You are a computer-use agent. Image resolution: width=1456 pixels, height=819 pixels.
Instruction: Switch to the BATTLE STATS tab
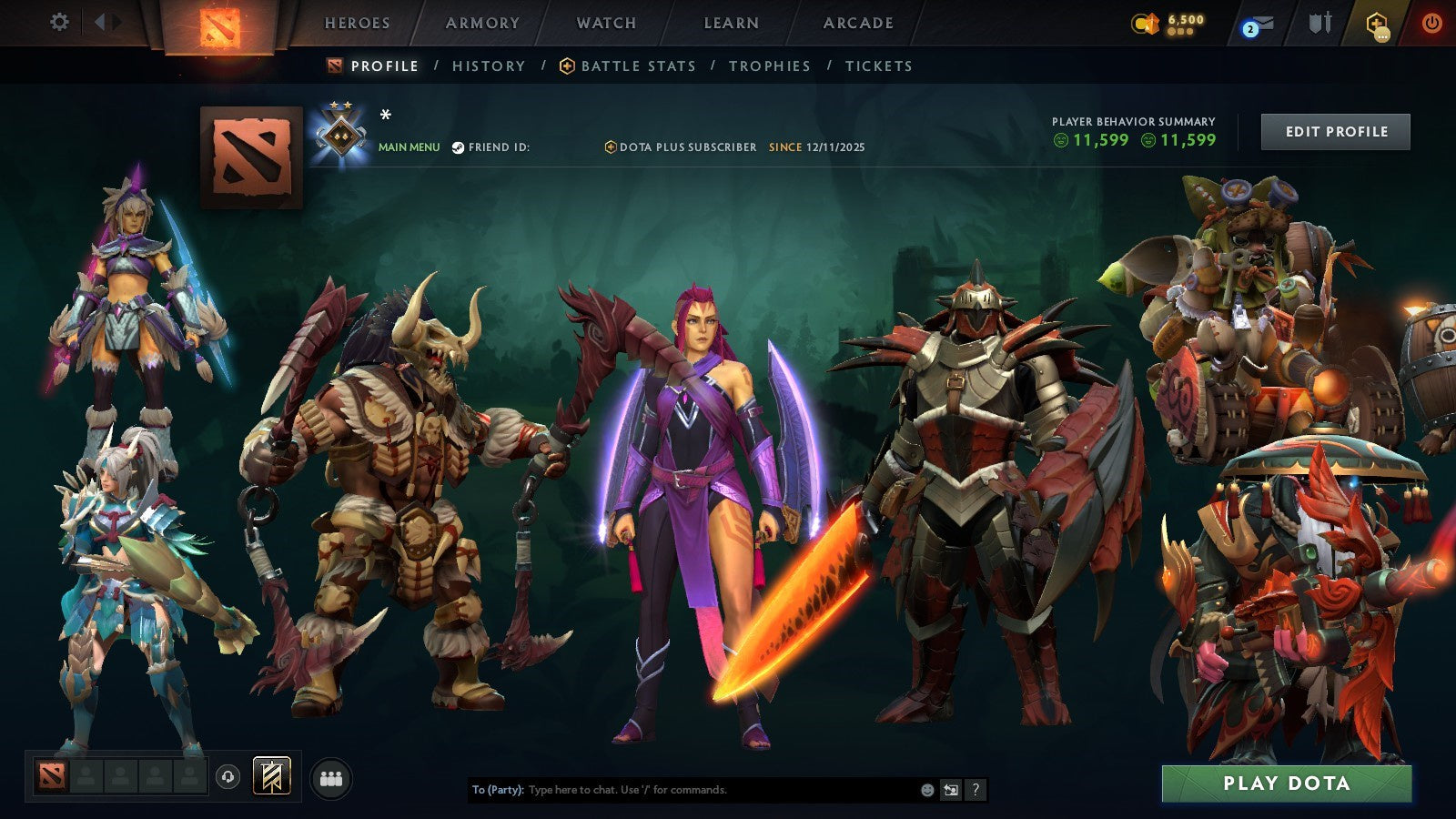coord(637,66)
